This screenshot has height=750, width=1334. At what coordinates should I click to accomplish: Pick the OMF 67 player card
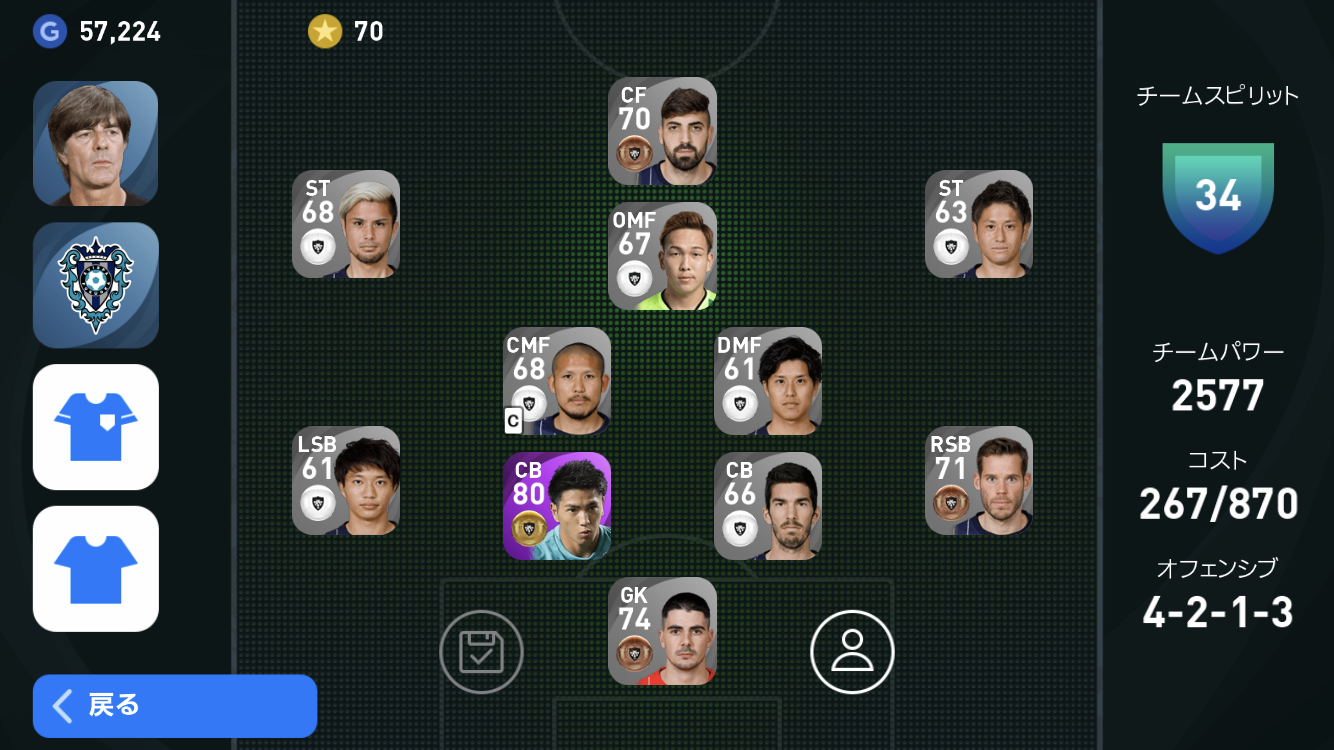tap(662, 256)
